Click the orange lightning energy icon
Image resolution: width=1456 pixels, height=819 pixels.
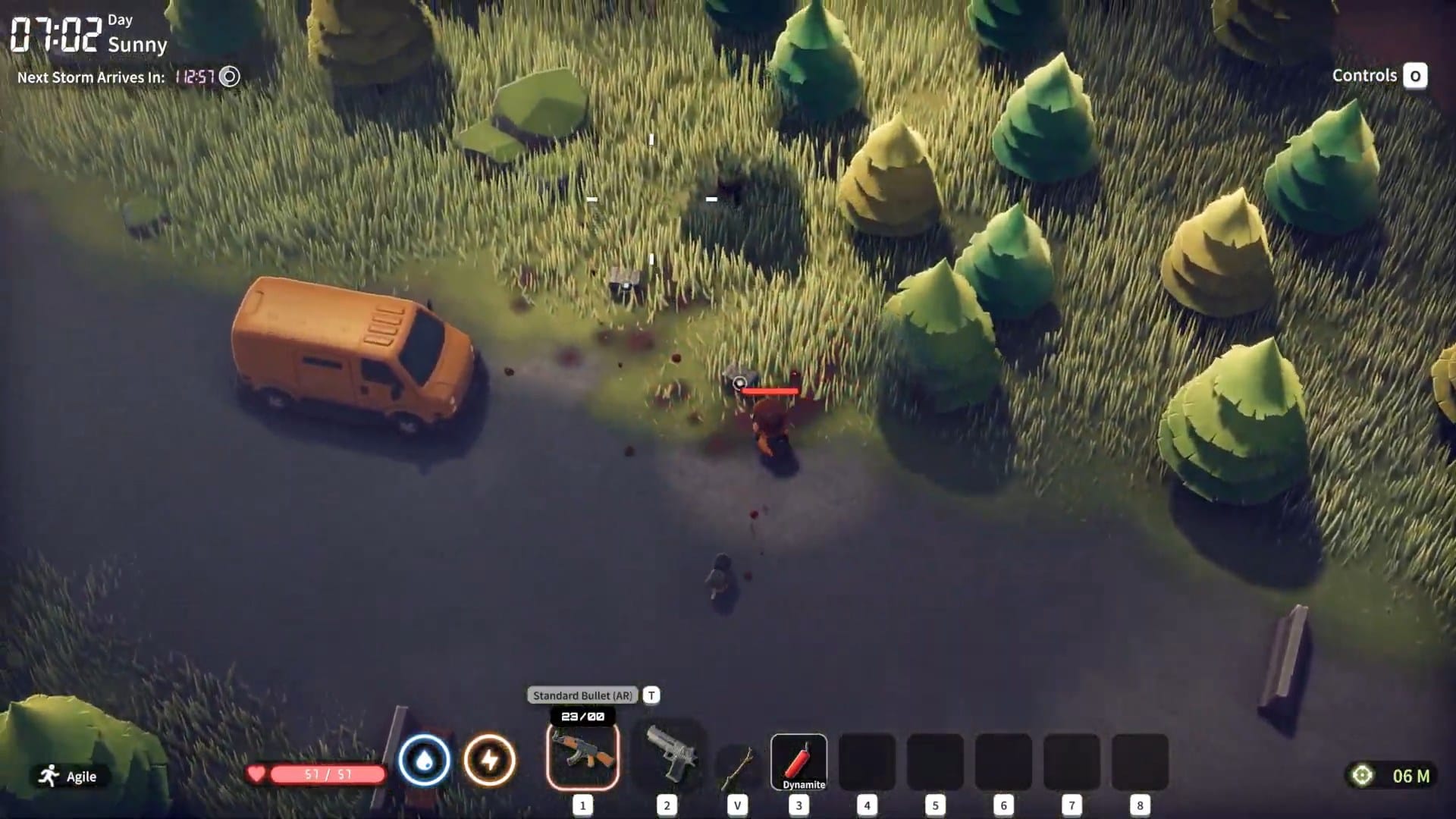coord(489,759)
